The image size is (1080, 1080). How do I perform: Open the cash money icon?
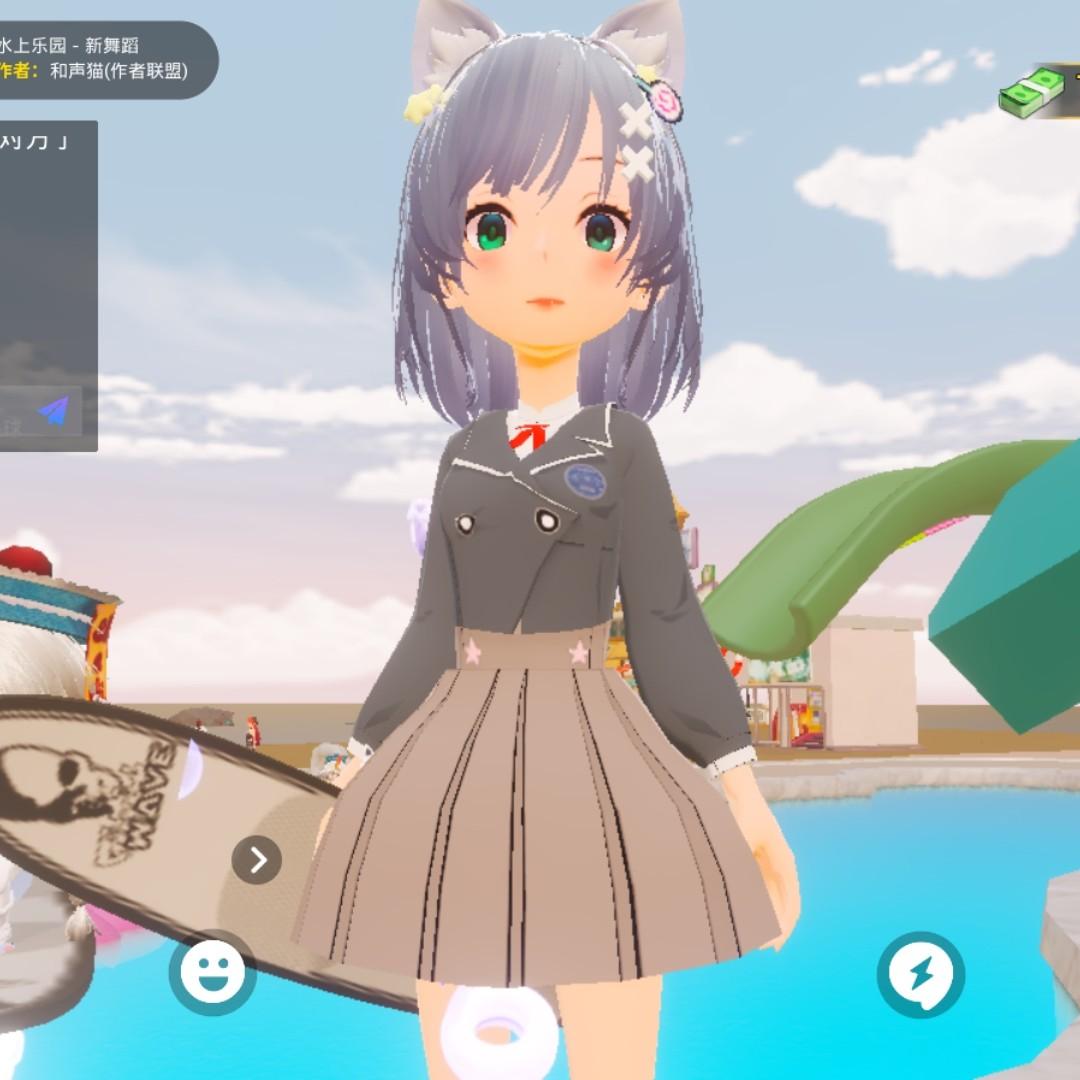(x=1034, y=94)
